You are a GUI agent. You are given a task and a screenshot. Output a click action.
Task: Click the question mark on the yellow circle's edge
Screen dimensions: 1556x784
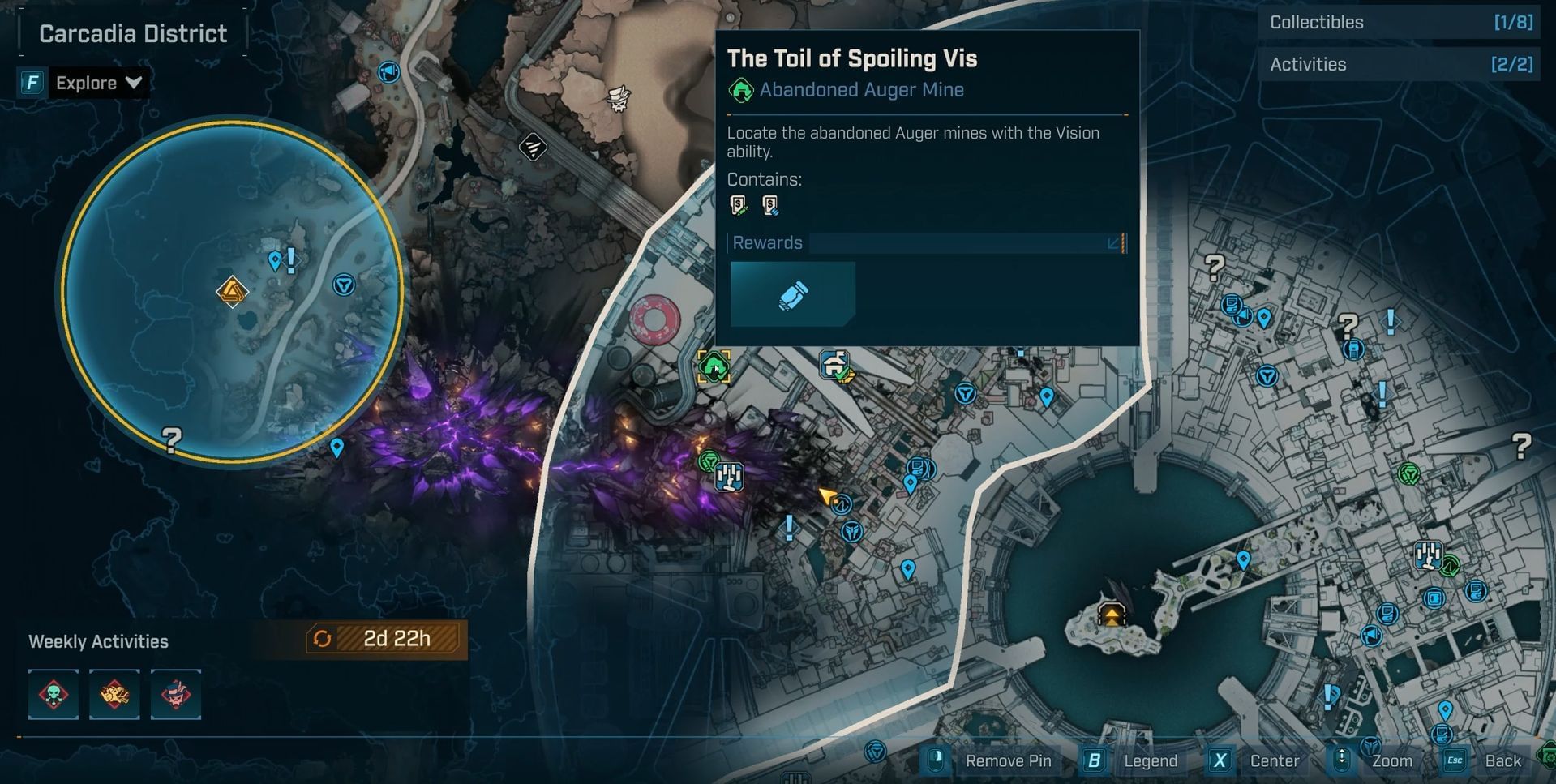tap(171, 440)
